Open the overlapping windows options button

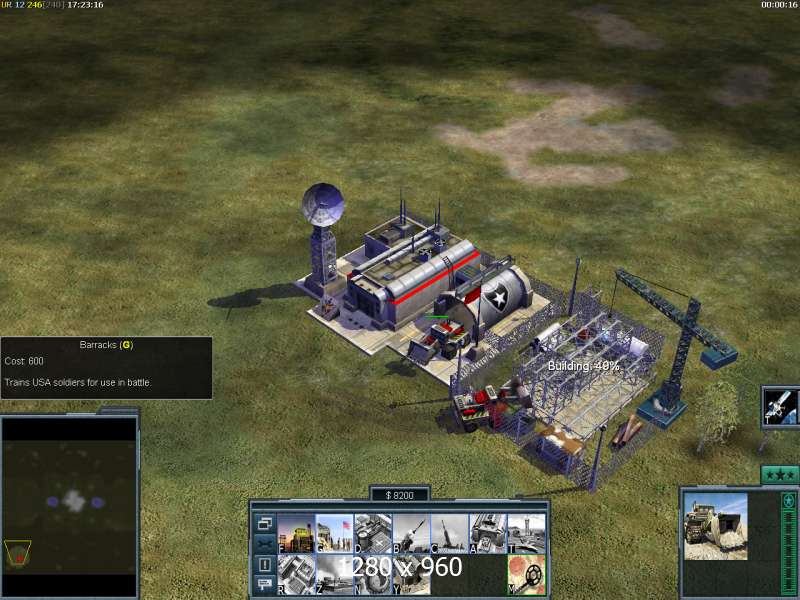(x=265, y=523)
